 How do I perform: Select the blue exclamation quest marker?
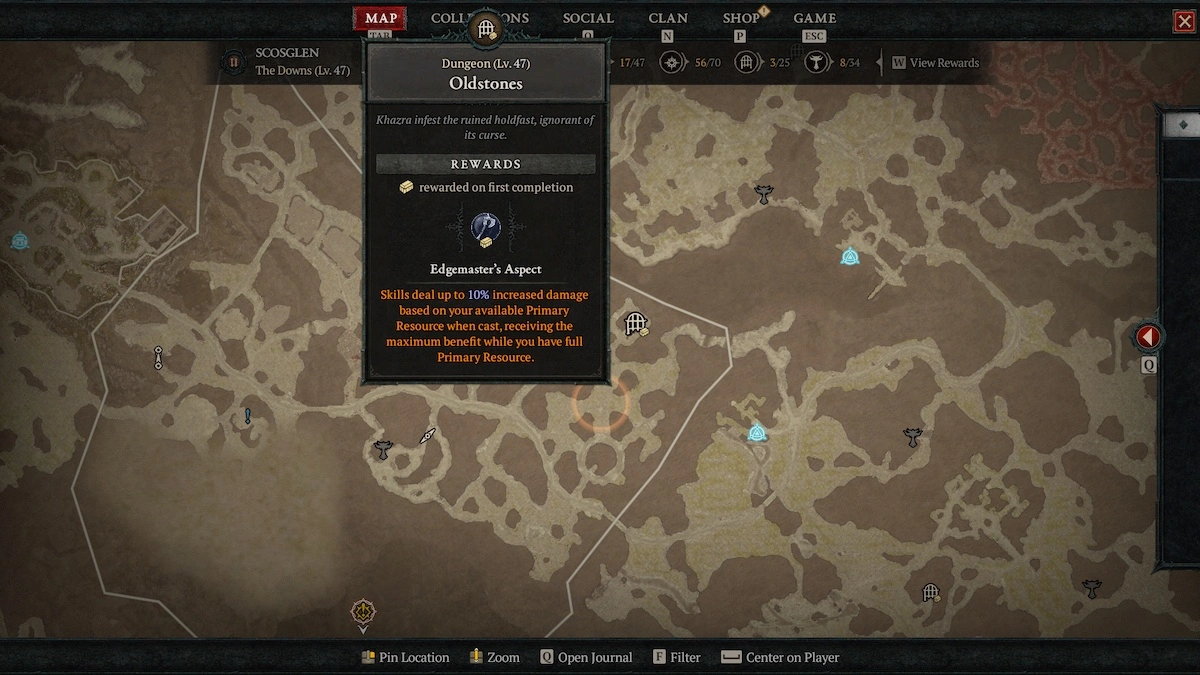coord(248,416)
